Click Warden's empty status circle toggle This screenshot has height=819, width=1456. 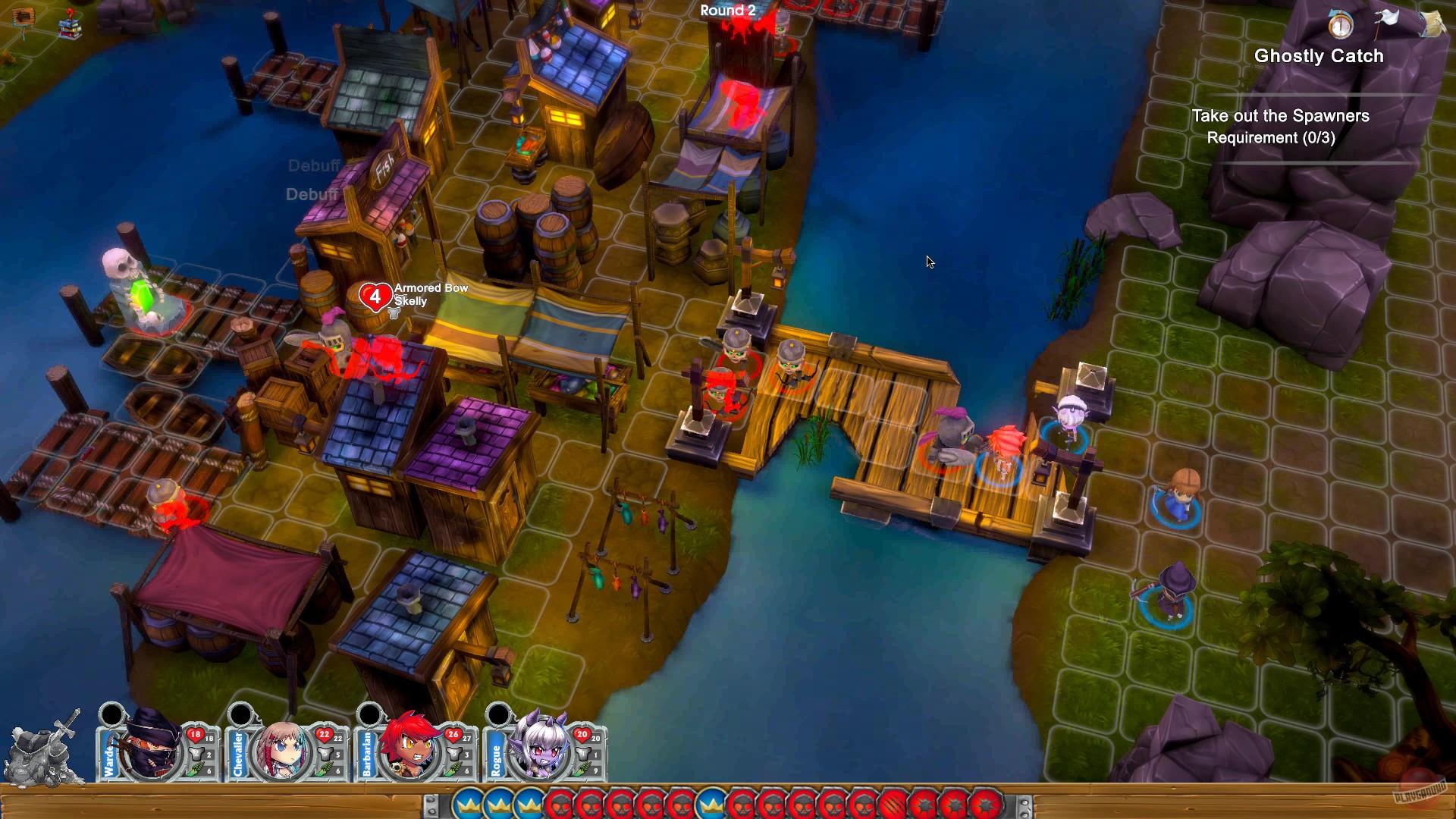click(x=112, y=714)
